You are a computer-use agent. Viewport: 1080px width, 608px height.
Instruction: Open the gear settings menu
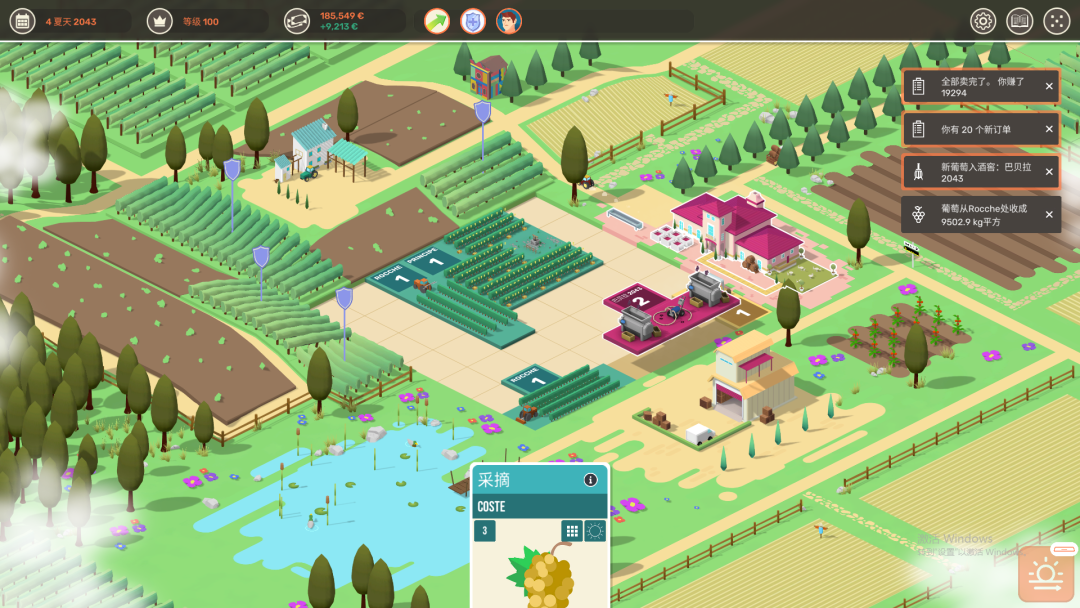coord(983,21)
